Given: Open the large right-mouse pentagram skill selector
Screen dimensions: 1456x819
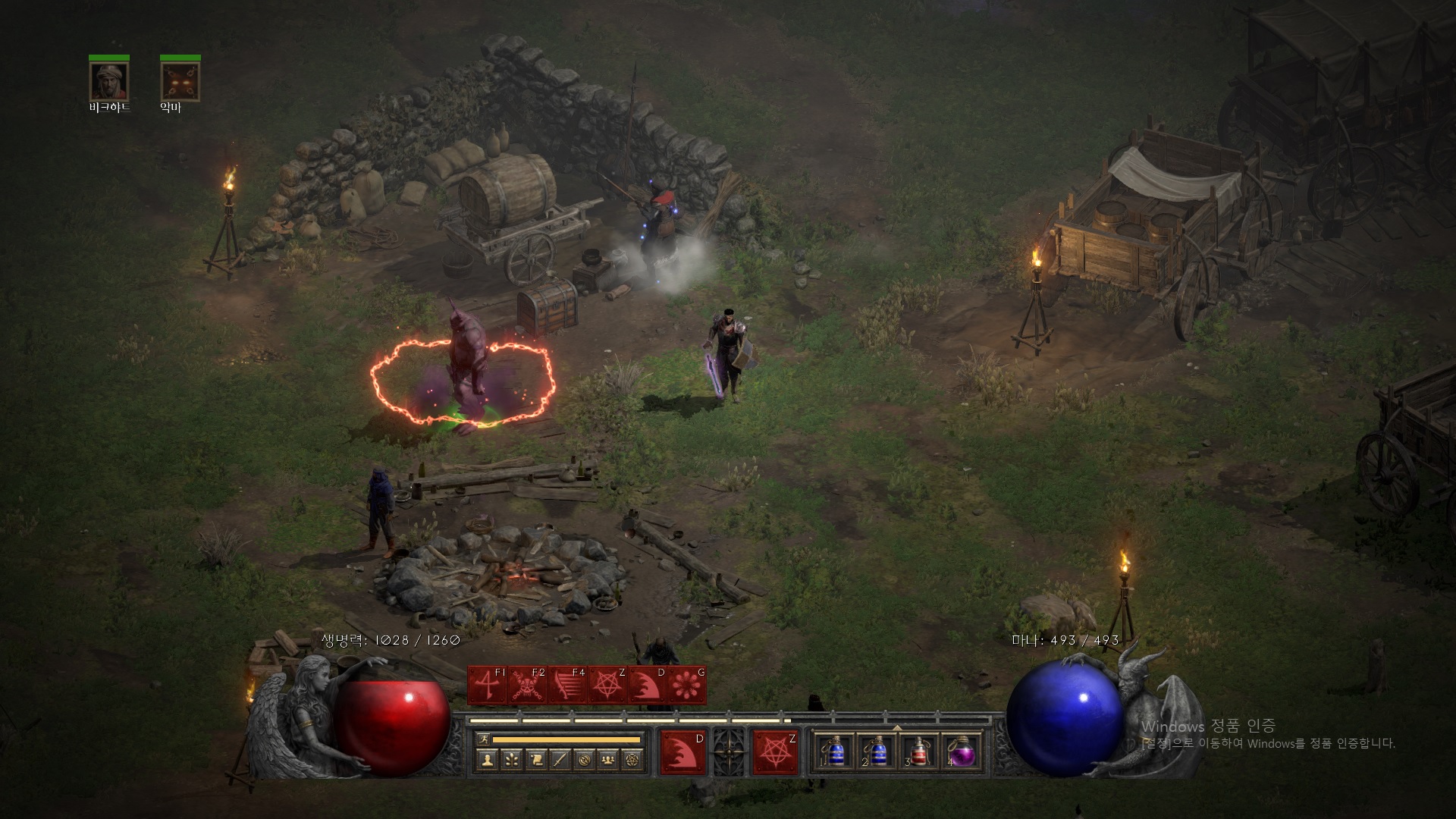Looking at the screenshot, I should pos(775,752).
